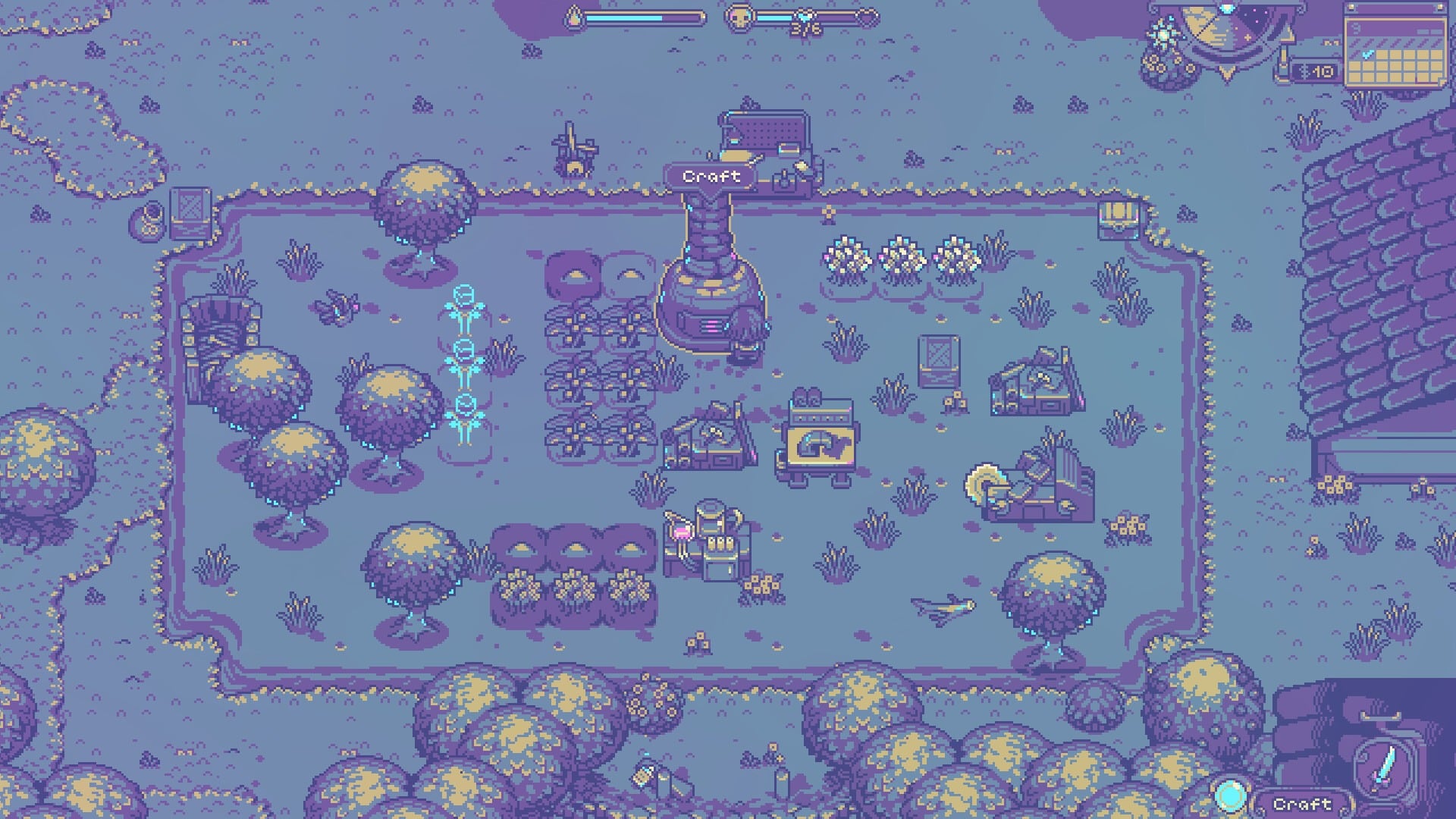Click the $10 coin counter
The image size is (1456, 819).
(1314, 71)
